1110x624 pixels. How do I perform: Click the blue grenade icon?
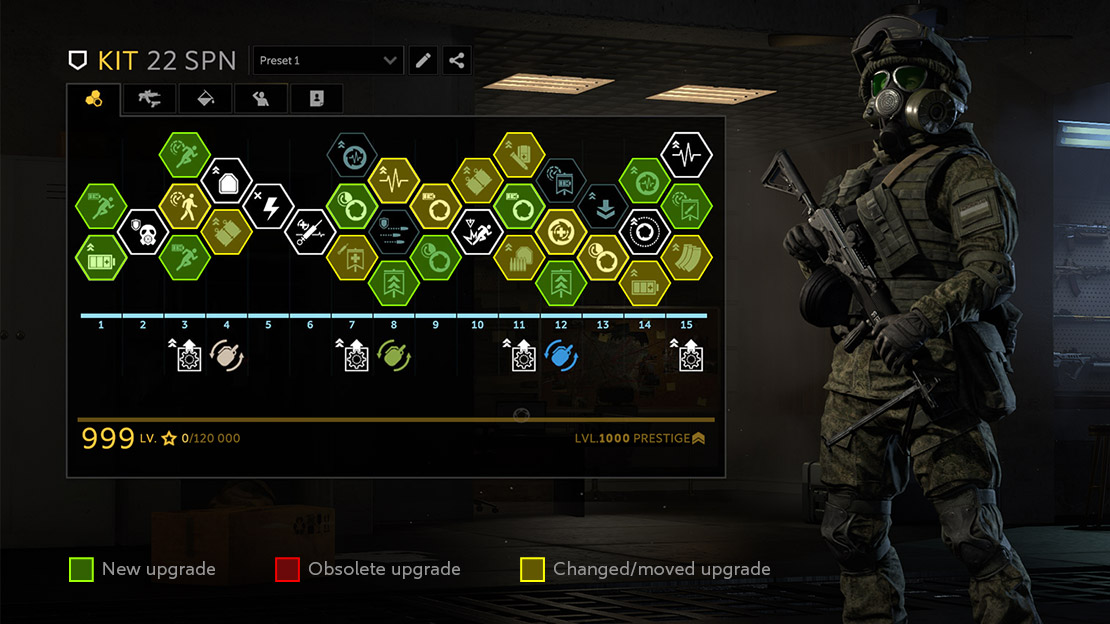coord(562,355)
